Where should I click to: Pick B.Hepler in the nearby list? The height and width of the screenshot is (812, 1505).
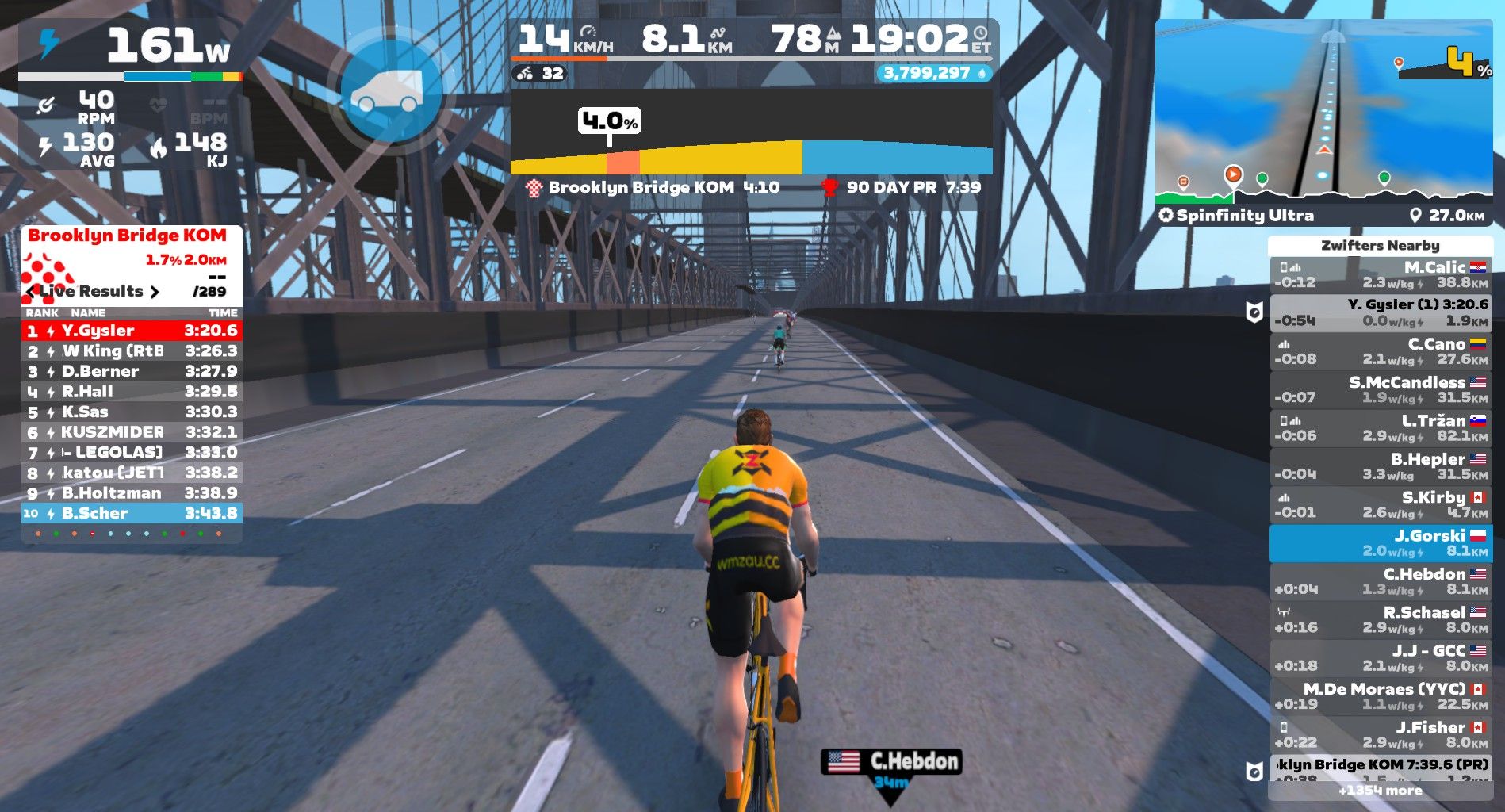click(1380, 466)
